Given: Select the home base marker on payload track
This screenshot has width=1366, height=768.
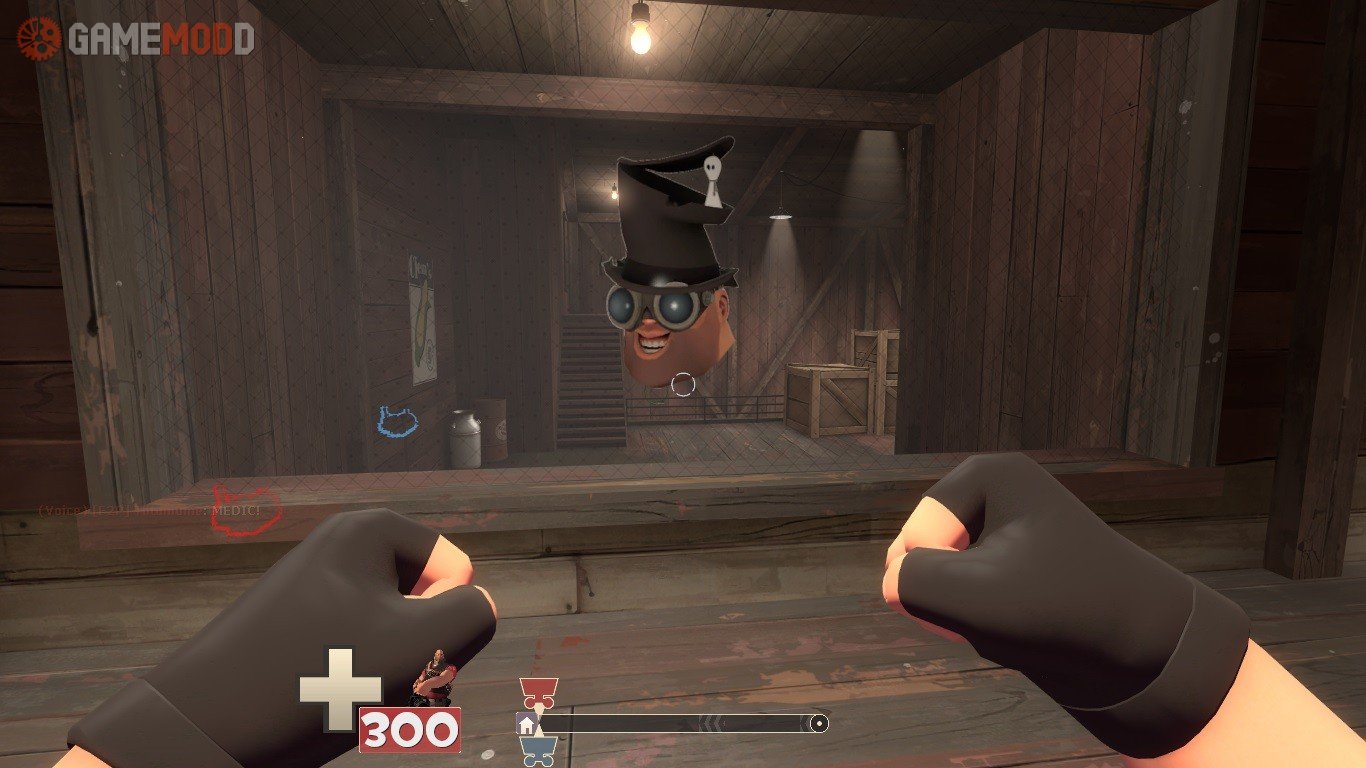Looking at the screenshot, I should click(x=526, y=723).
